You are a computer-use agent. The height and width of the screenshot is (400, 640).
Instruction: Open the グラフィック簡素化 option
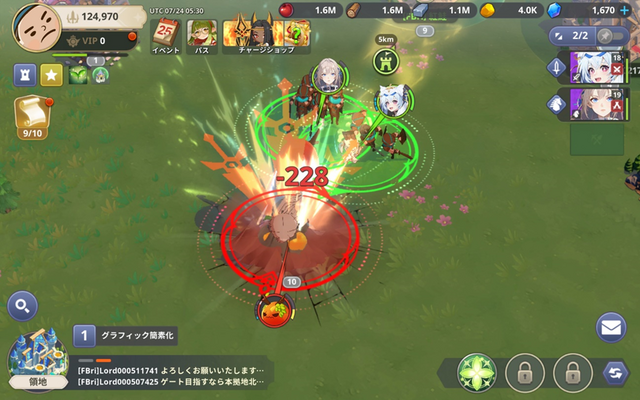coord(125,337)
